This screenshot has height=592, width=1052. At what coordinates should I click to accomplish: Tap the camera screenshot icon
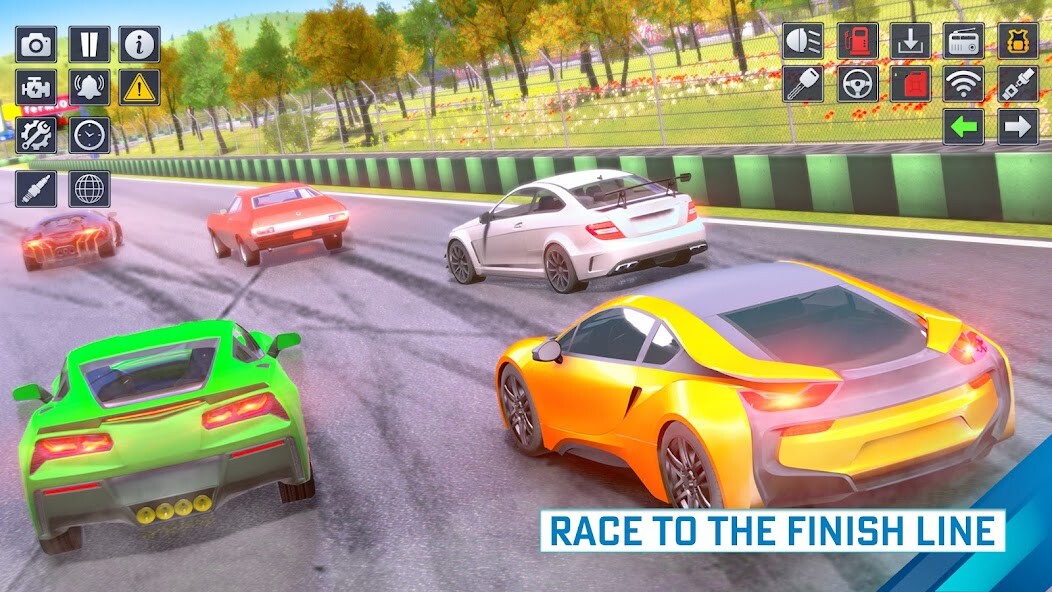click(36, 44)
